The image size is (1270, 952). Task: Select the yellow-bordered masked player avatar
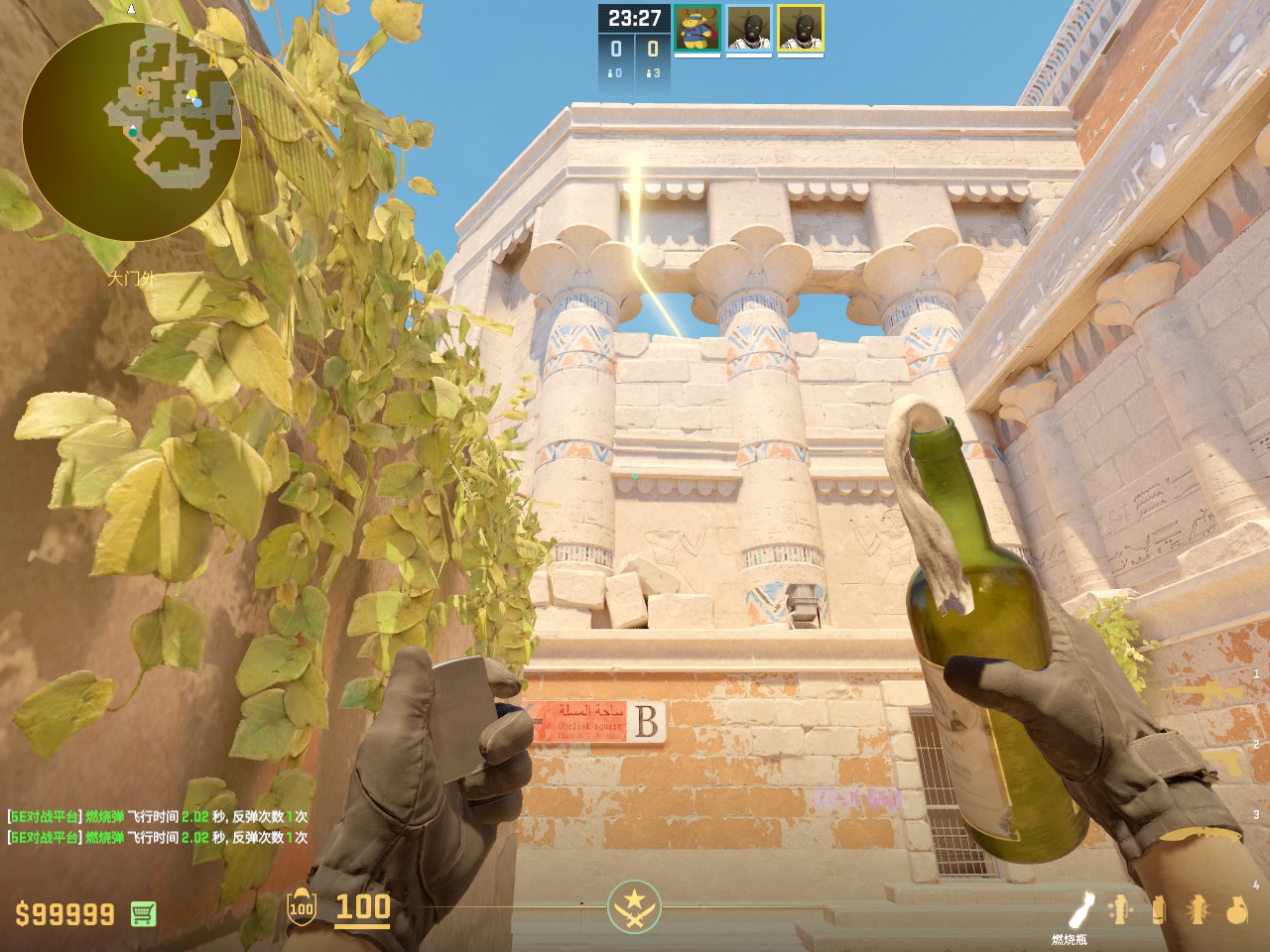(x=801, y=29)
